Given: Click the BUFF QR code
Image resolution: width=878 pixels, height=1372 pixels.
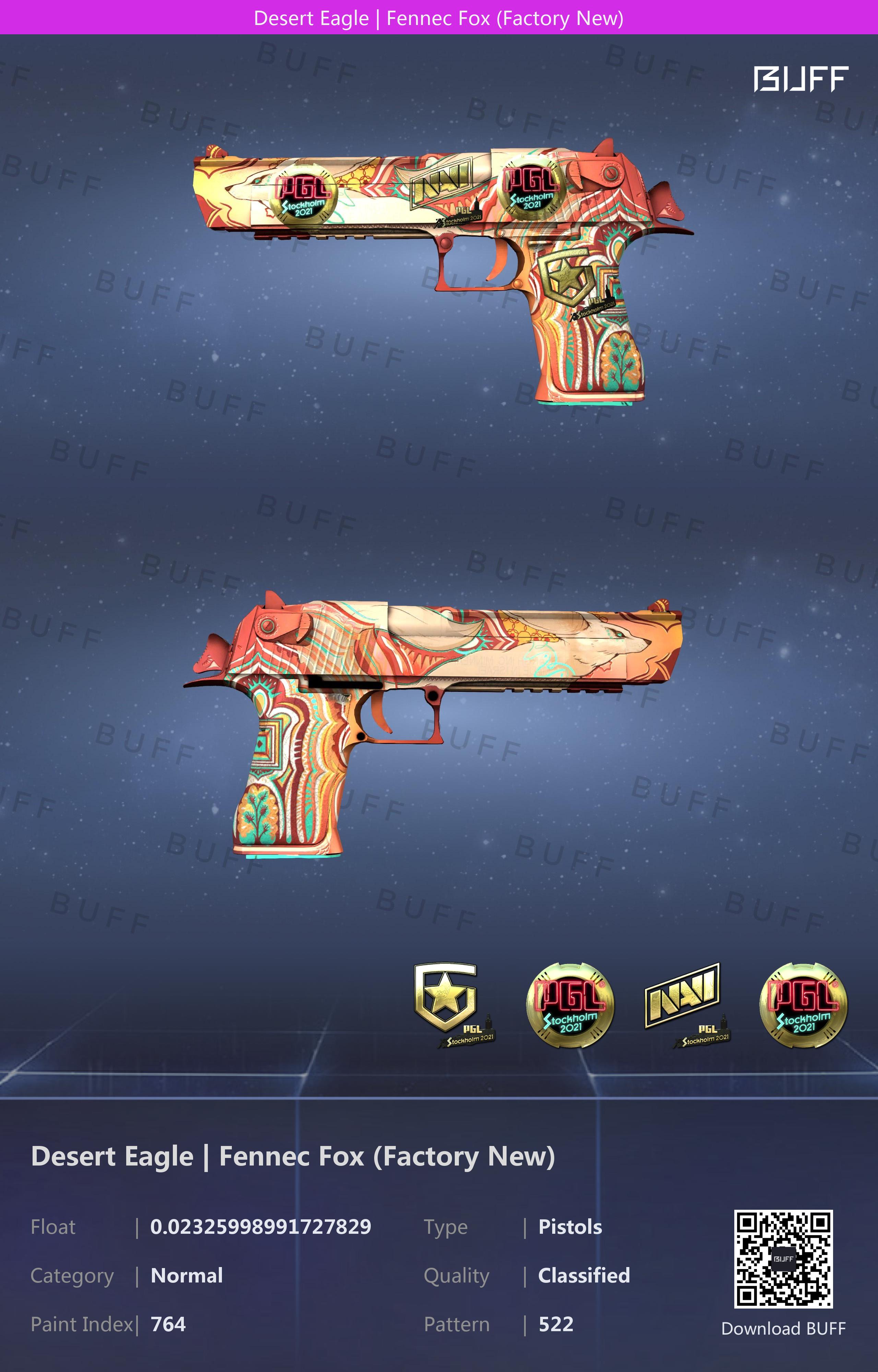Looking at the screenshot, I should coord(783,1258).
